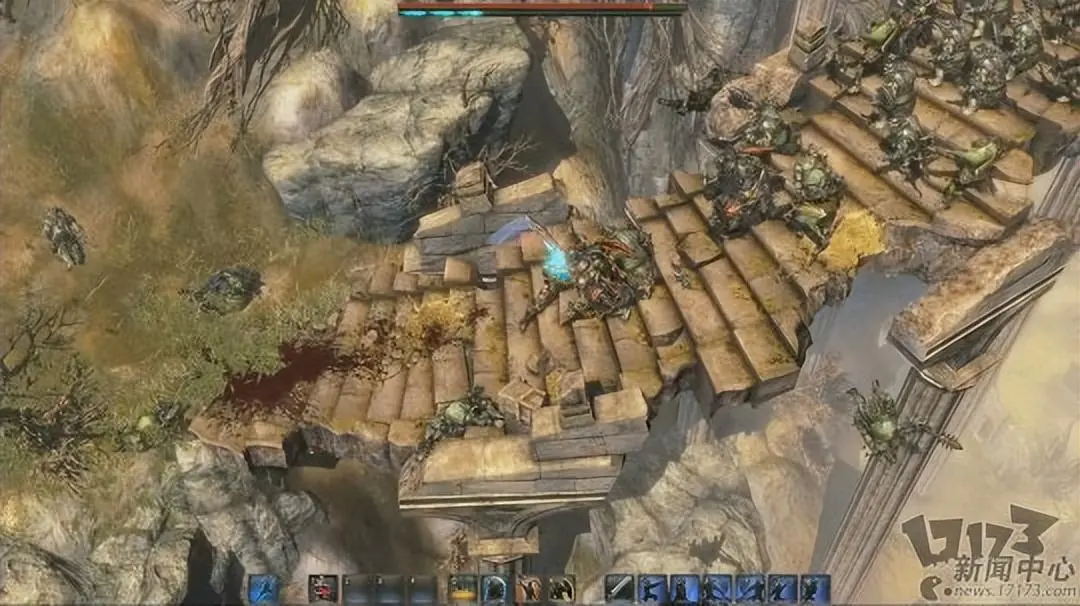Use the gold-yellow item slot
Viewport: 1080px width, 606px height.
click(462, 589)
